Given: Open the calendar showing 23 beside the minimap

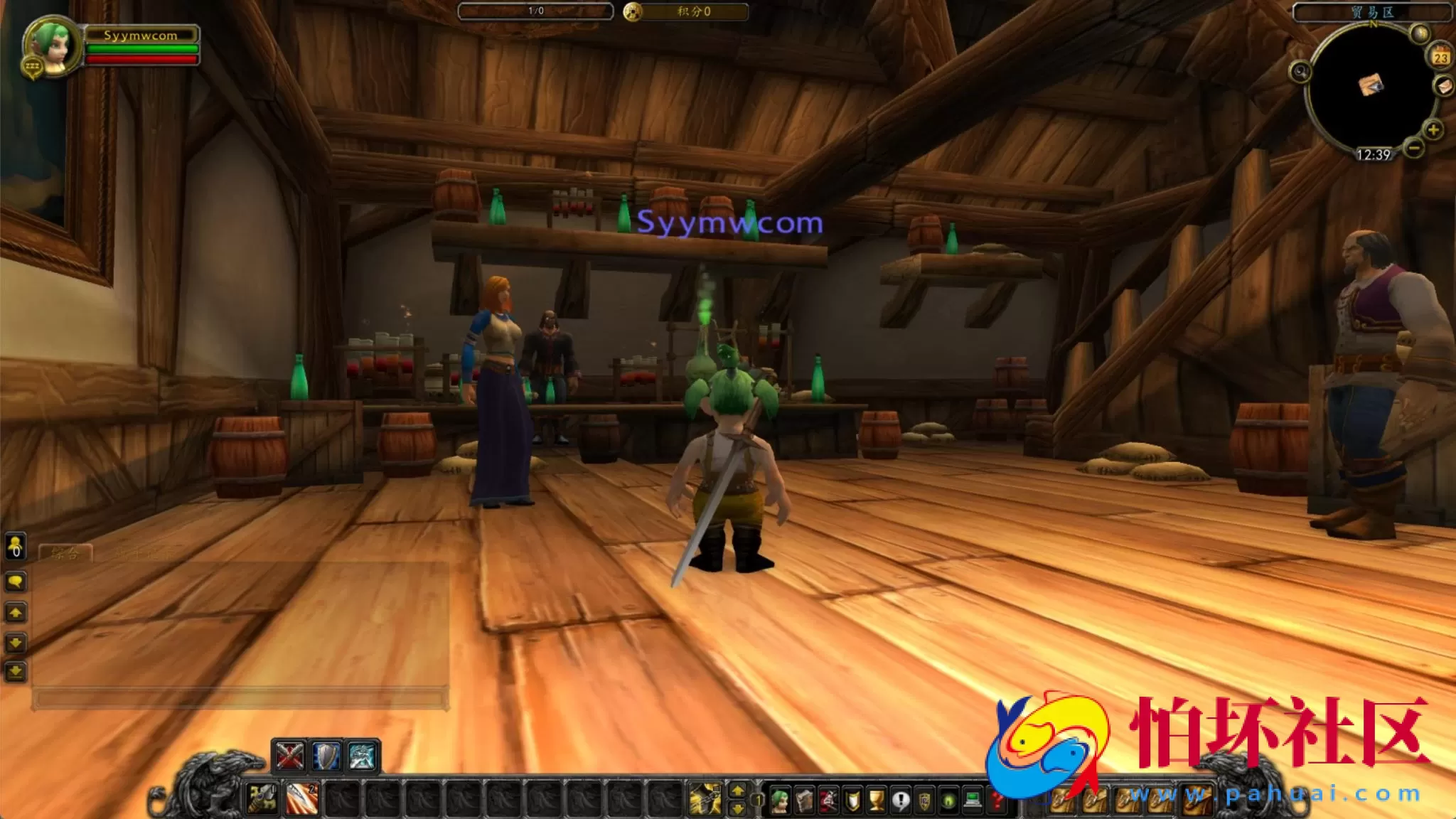Looking at the screenshot, I should coord(1440,57).
